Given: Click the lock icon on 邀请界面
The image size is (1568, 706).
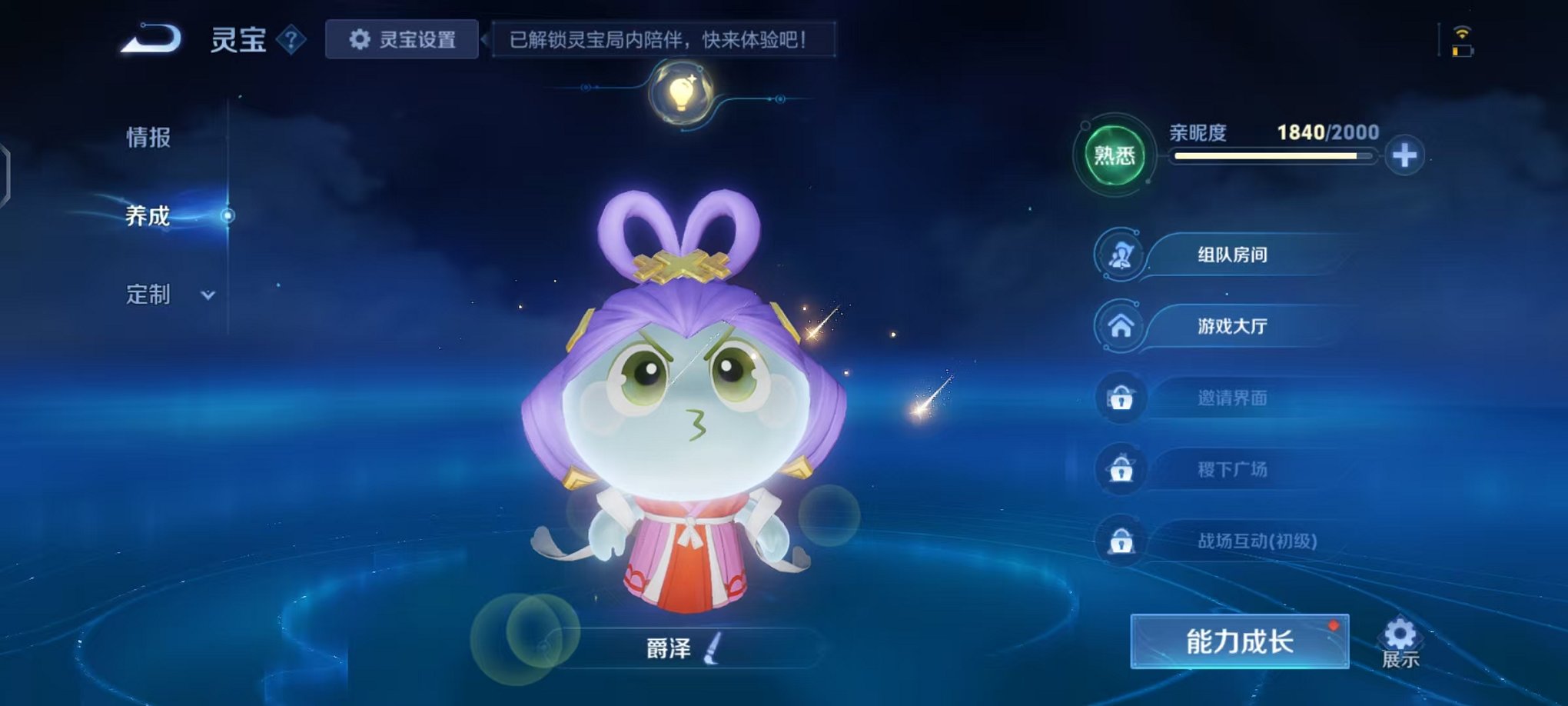Looking at the screenshot, I should (1124, 398).
